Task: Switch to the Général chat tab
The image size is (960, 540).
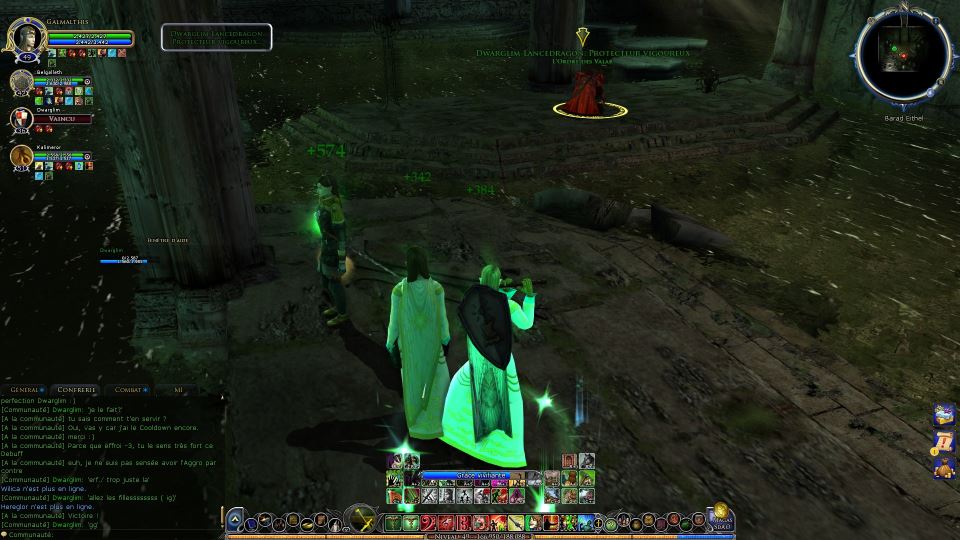Action: [24, 389]
